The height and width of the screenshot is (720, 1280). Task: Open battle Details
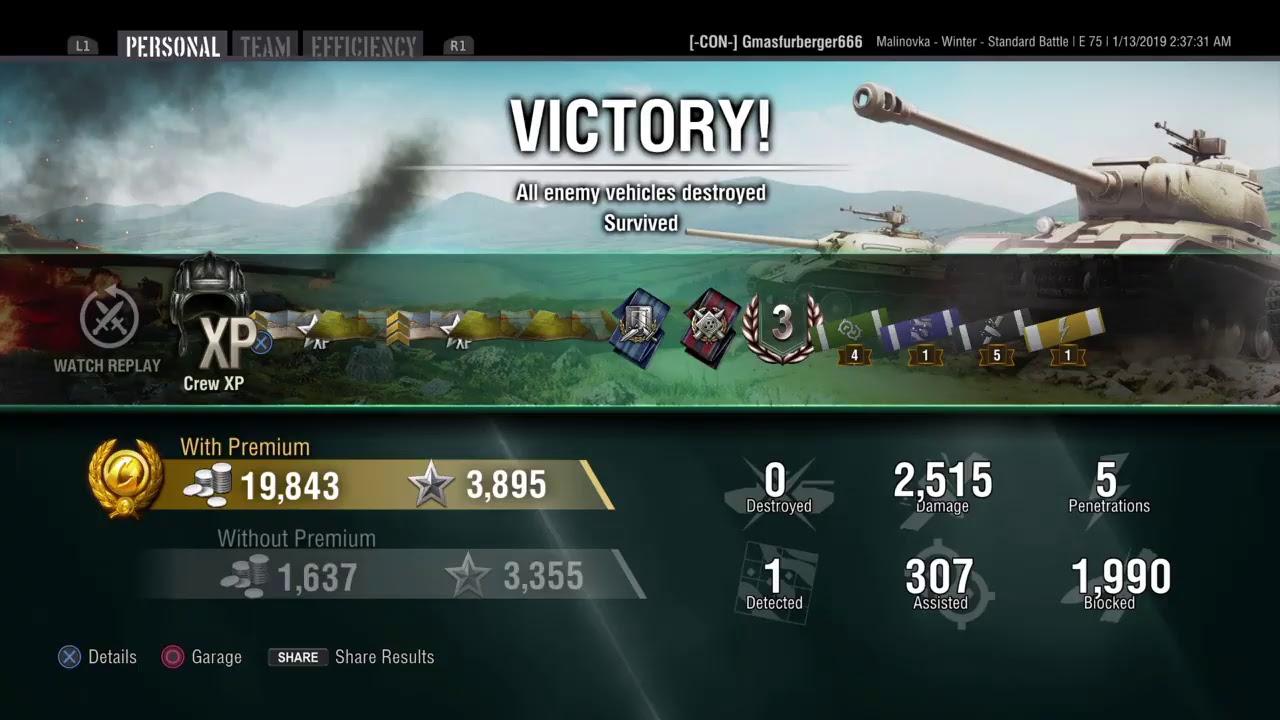[98, 657]
